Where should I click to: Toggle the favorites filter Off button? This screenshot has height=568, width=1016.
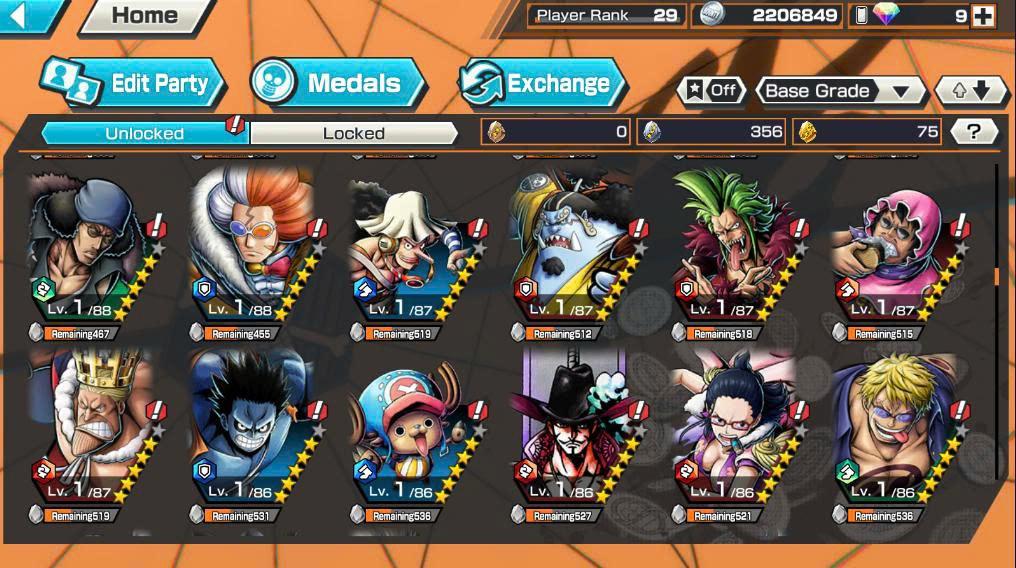[711, 90]
